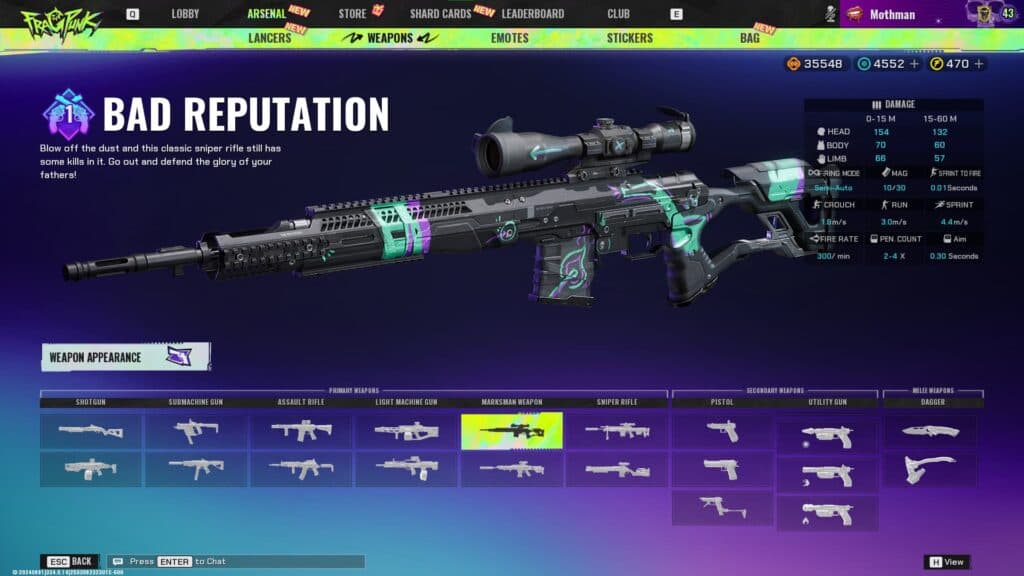Open Mothman player profile

click(890, 14)
